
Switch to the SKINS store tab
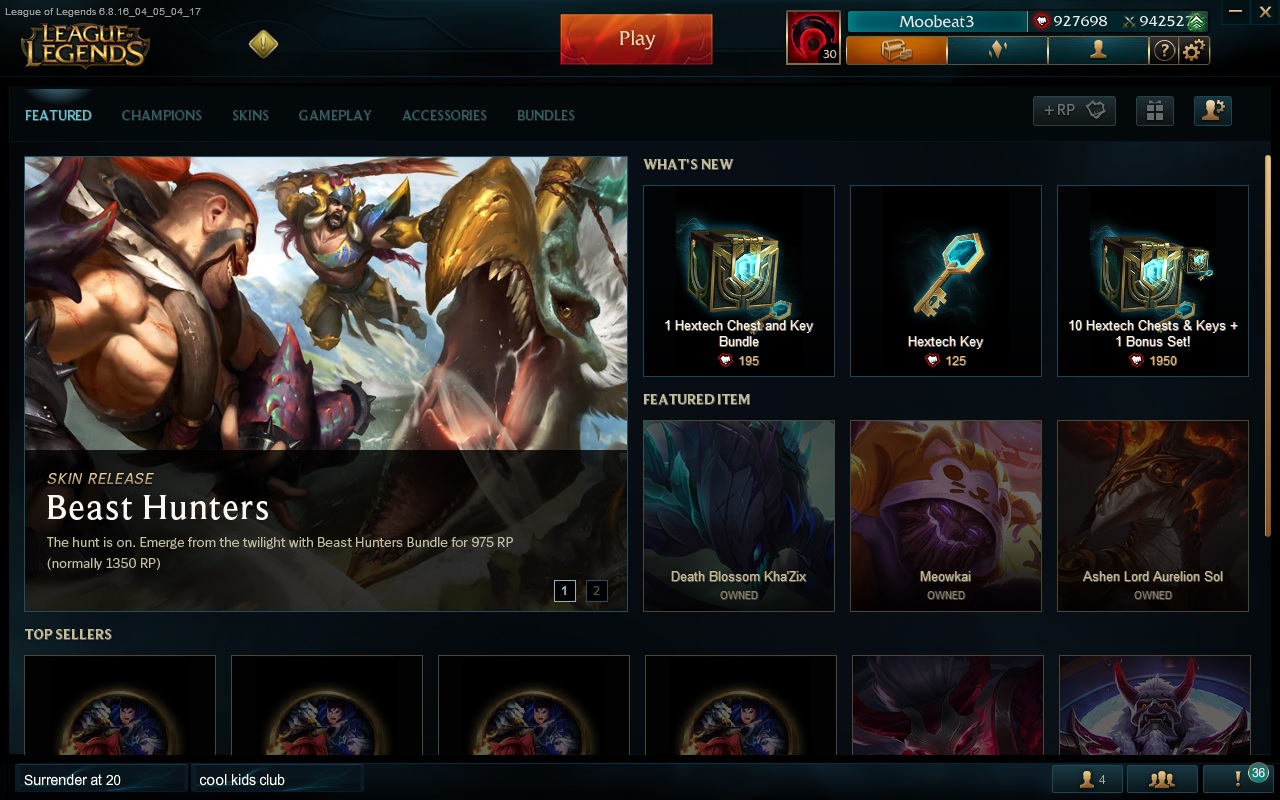(x=250, y=115)
